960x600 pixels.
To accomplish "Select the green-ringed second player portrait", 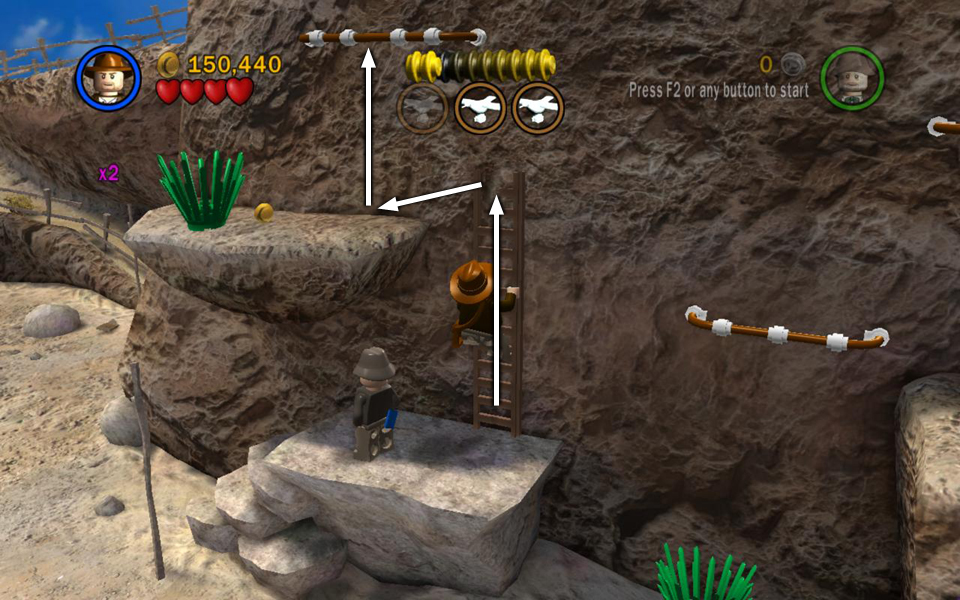I will pos(852,78).
